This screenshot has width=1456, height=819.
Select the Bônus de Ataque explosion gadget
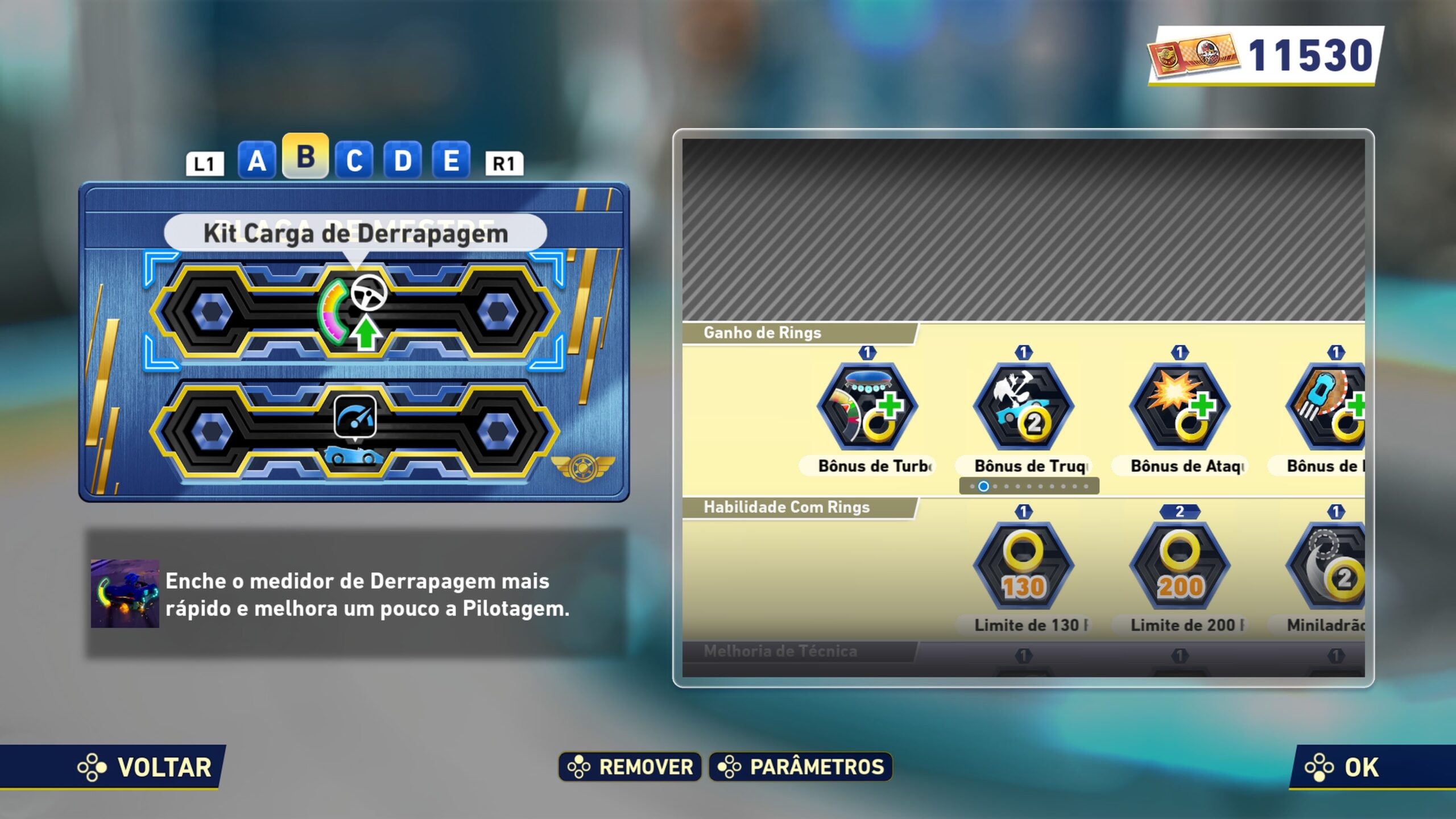tap(1180, 407)
